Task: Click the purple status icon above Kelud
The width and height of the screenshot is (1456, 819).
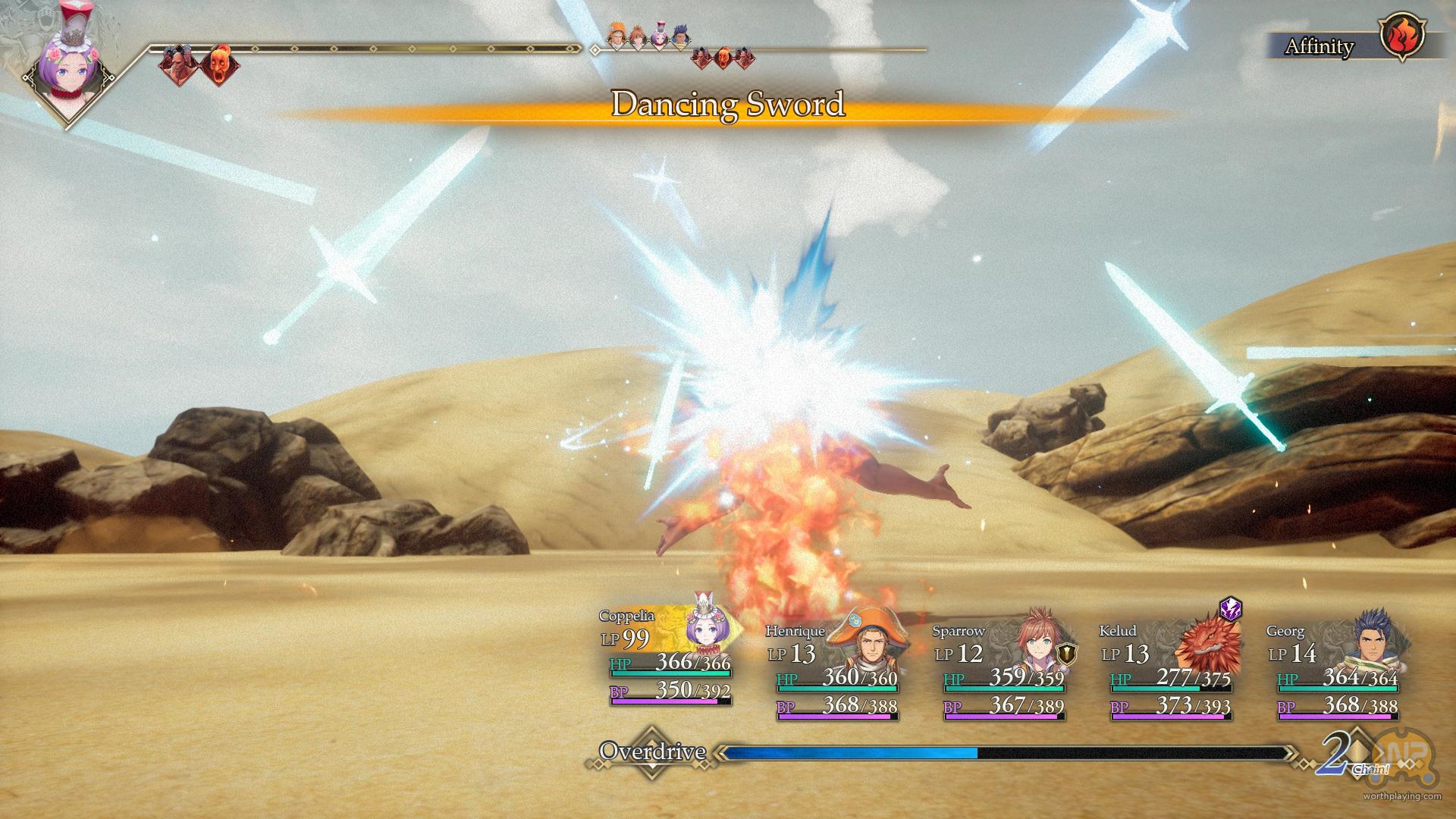Action: (x=1230, y=608)
